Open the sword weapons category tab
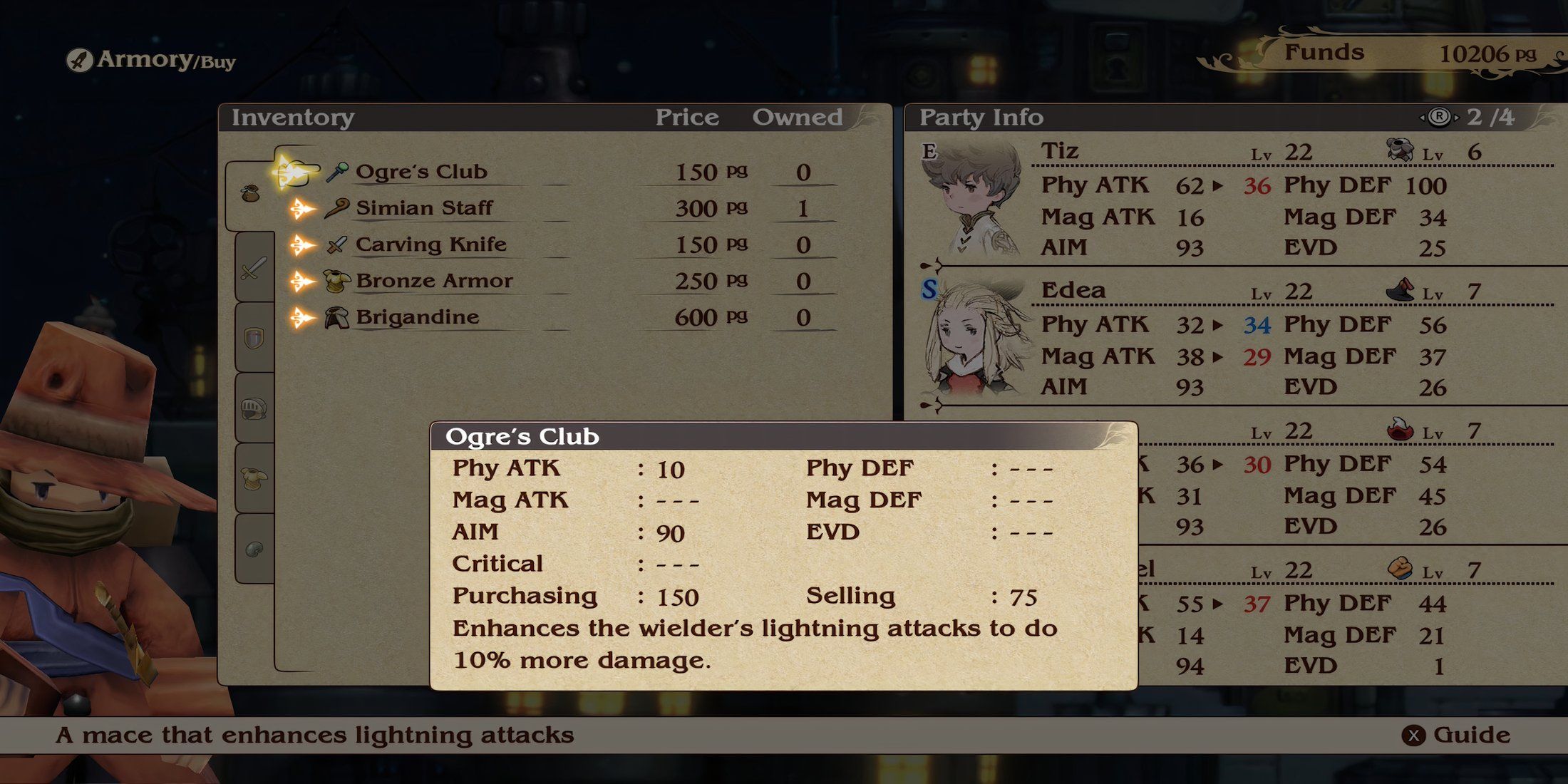Screen dimensions: 1568x784 (x=254, y=268)
